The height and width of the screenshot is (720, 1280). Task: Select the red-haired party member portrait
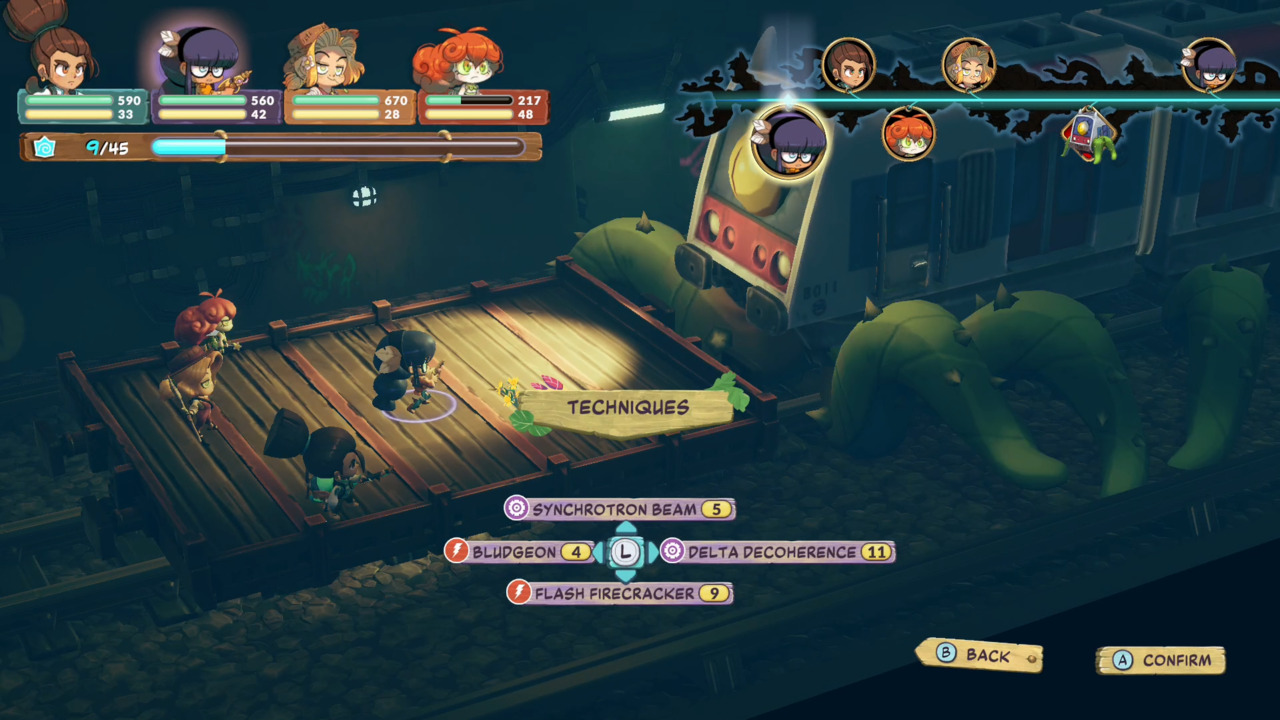[460, 62]
